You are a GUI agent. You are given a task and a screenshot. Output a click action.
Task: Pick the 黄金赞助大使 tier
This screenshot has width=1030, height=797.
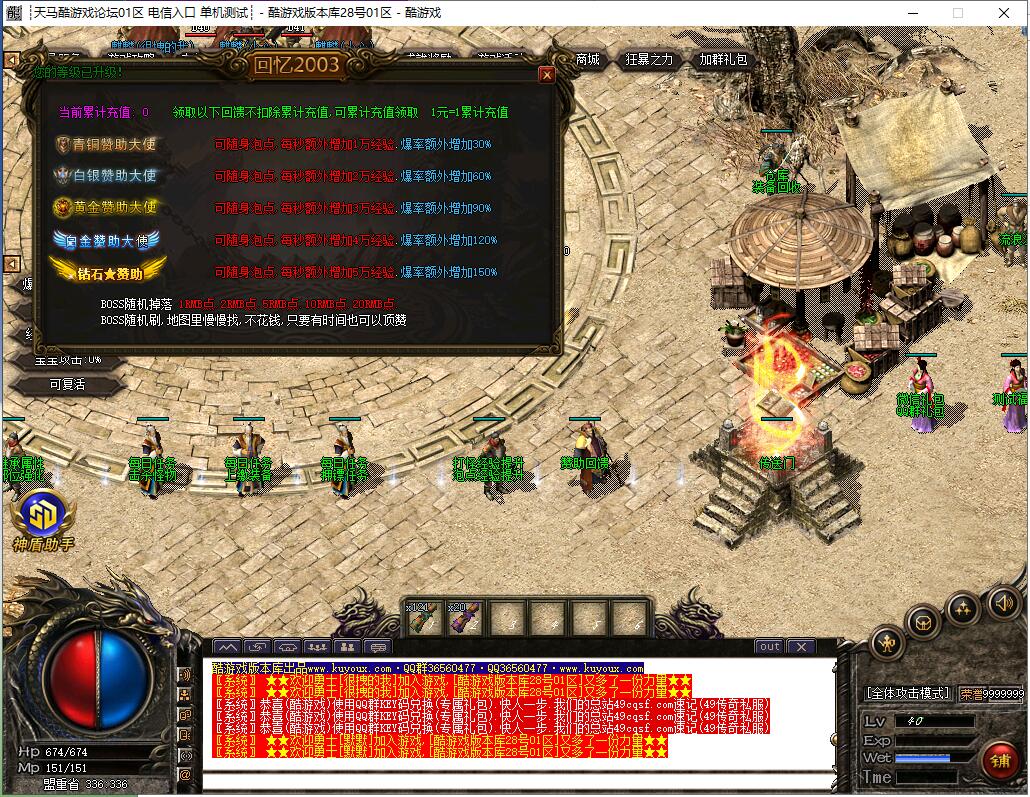tap(107, 208)
